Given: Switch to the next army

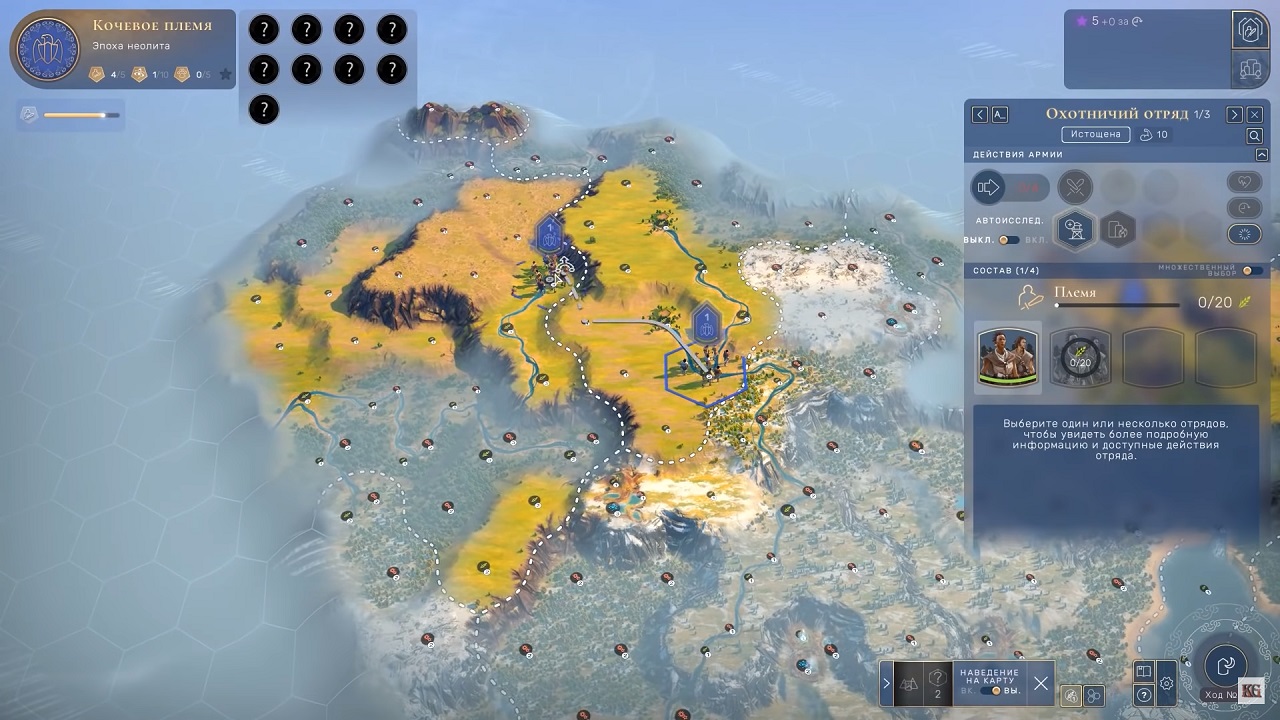Looking at the screenshot, I should [x=1235, y=115].
